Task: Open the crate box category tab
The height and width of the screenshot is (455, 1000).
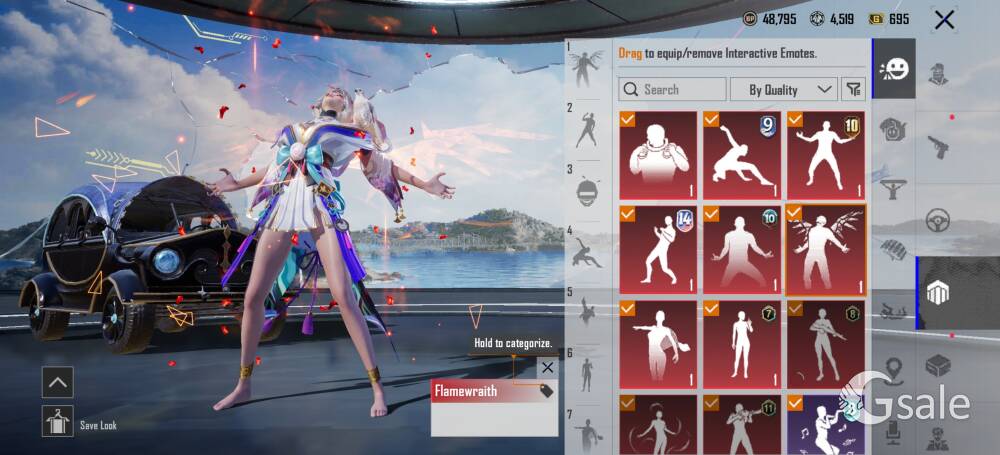Action: click(938, 366)
